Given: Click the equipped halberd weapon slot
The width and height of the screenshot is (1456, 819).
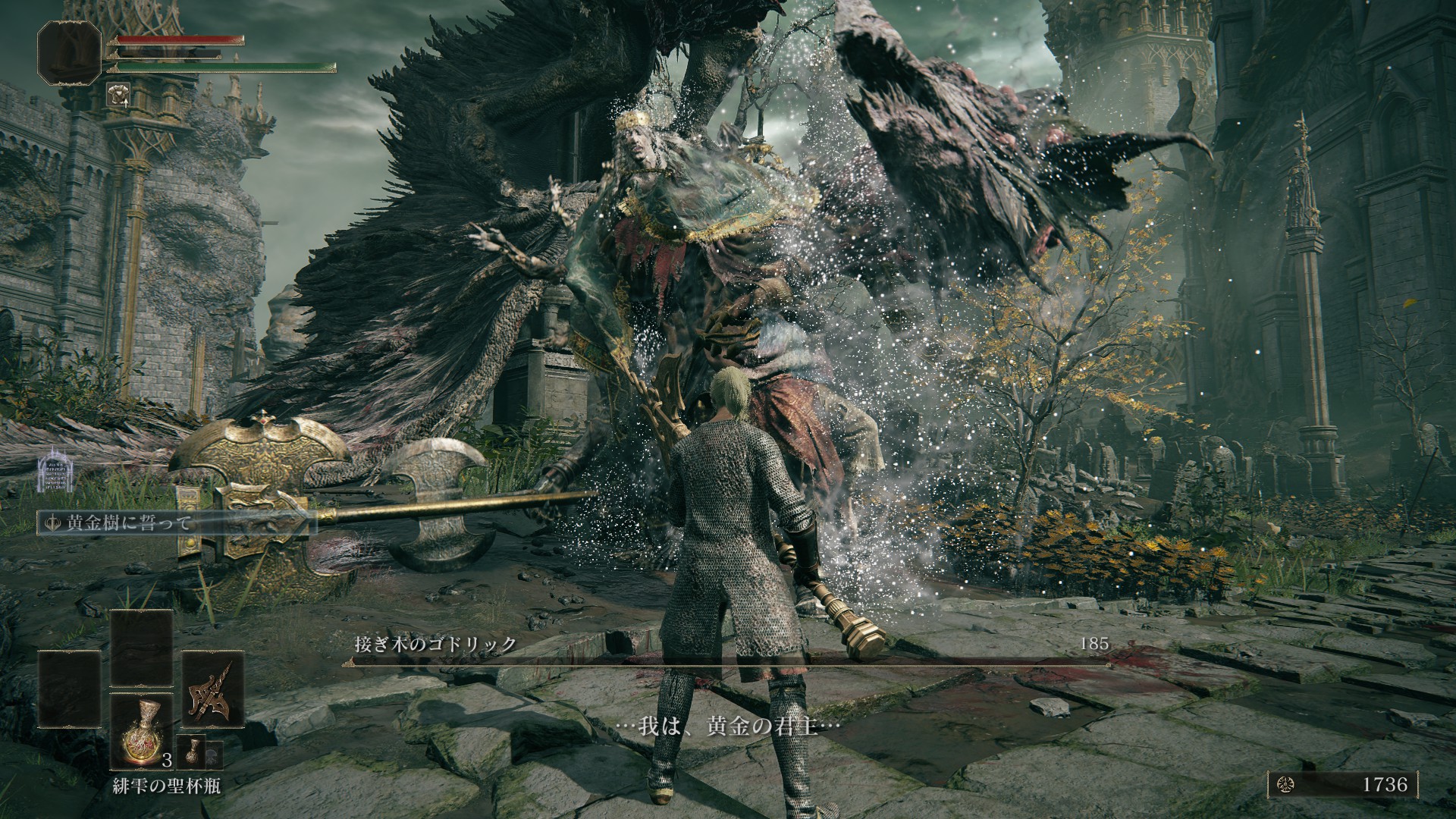Looking at the screenshot, I should 212,690.
